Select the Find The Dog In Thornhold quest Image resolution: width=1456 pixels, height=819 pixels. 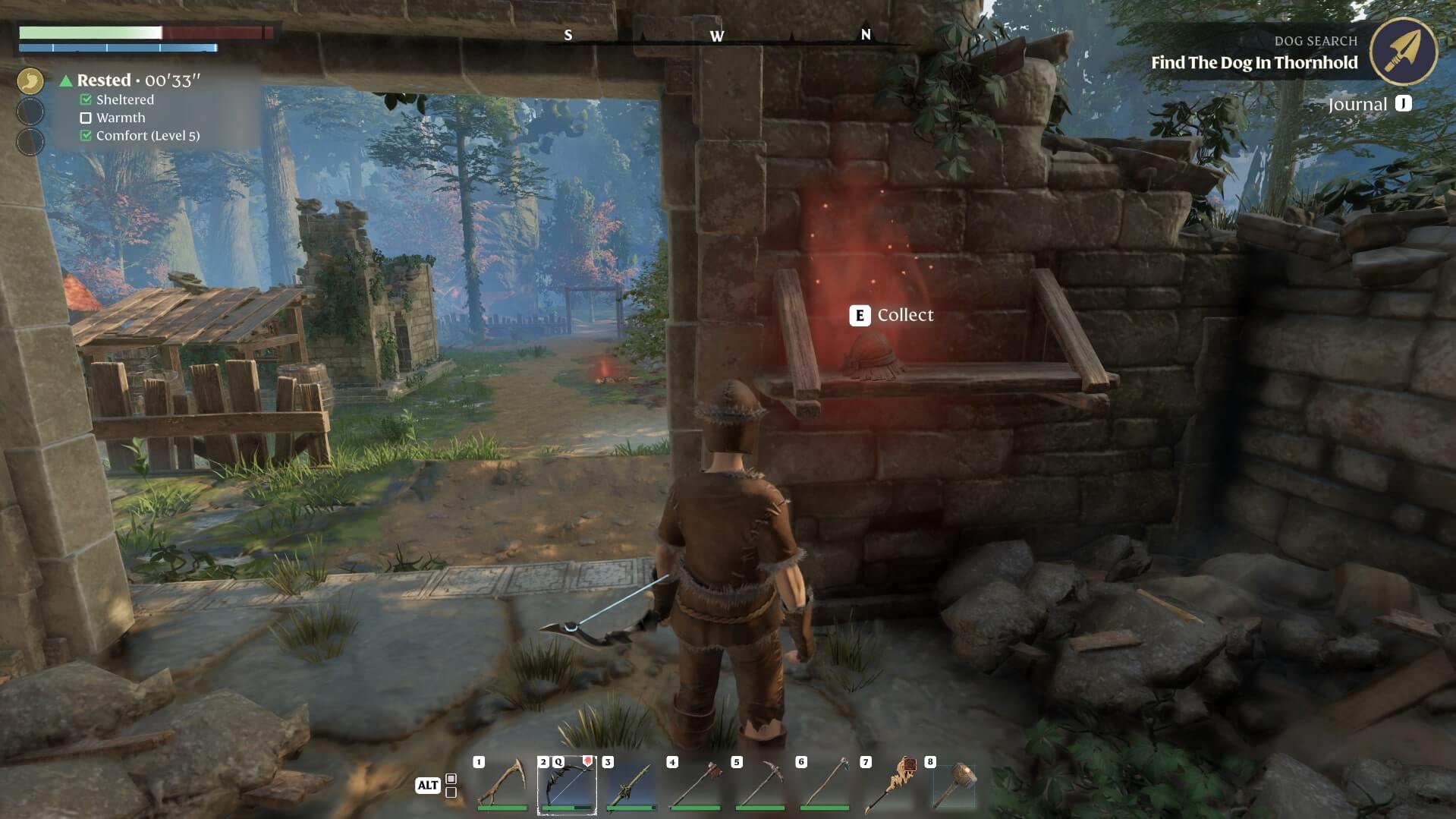pyautogui.click(x=1255, y=64)
